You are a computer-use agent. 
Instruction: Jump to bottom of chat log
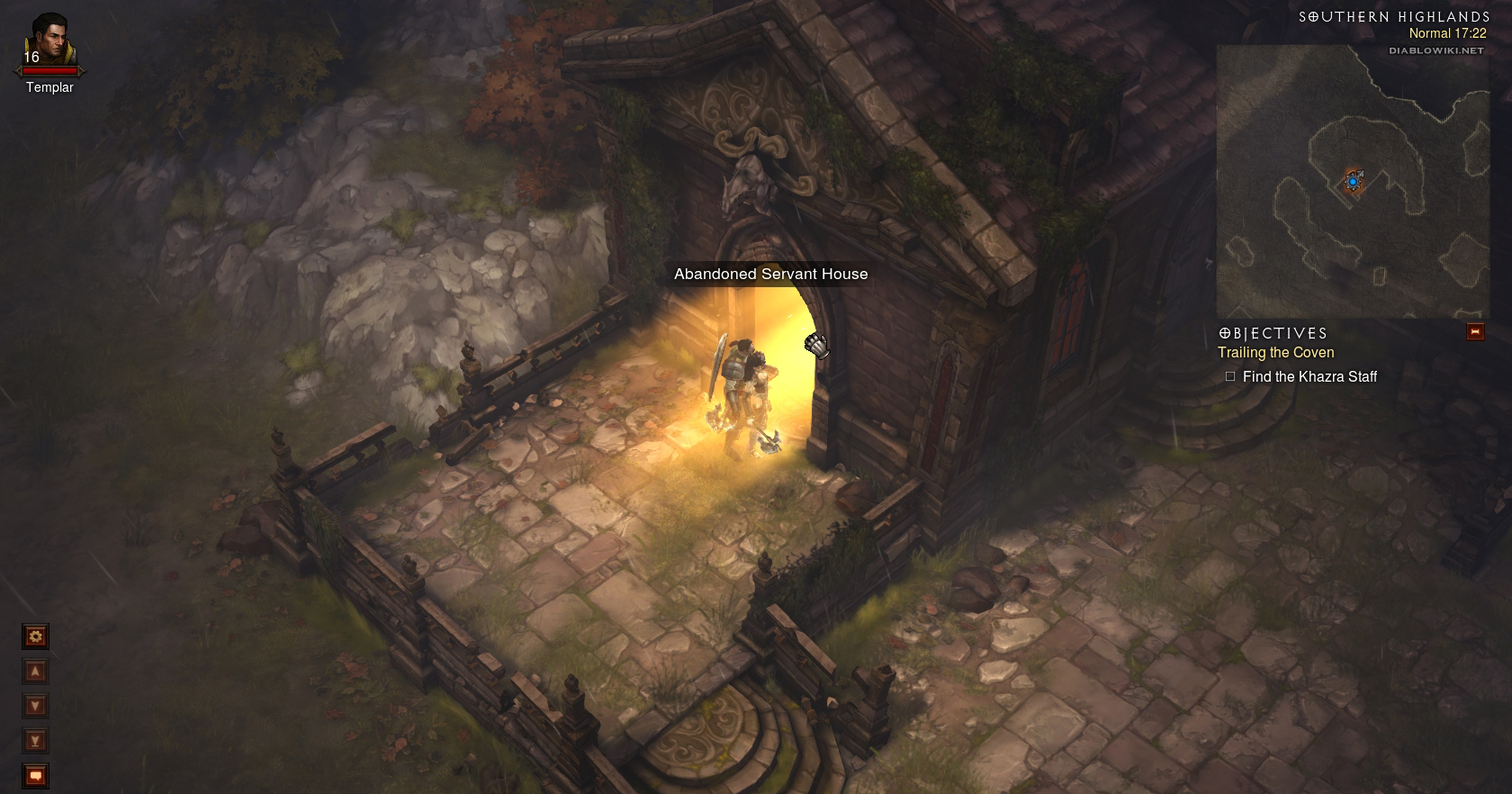pyautogui.click(x=35, y=741)
